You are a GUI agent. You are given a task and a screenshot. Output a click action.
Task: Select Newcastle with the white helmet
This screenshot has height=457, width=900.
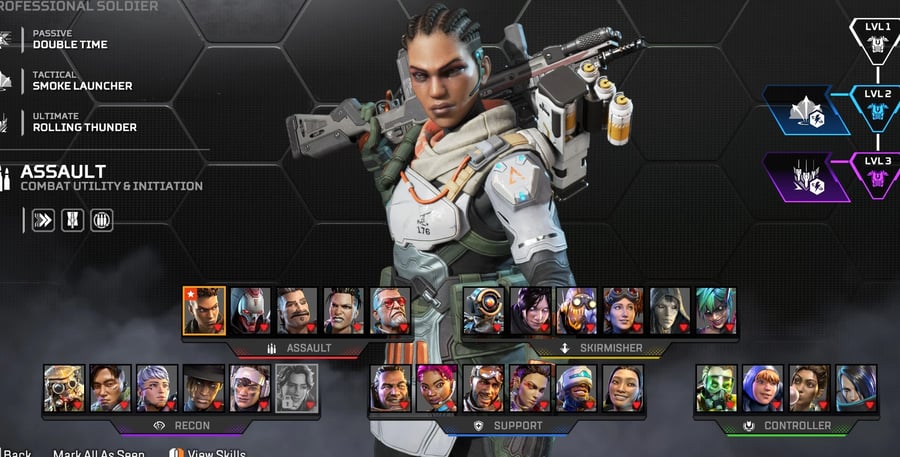[x=577, y=387]
